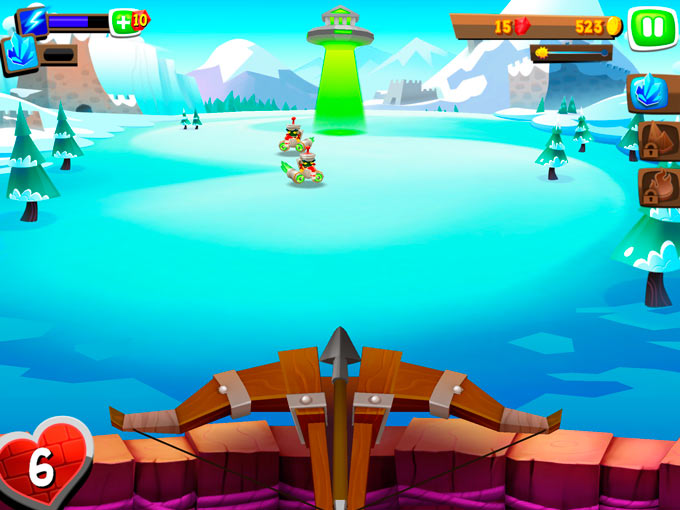This screenshot has height=510, width=680.
Task: Select the ice crystal icon under the lightning
Action: coord(18,53)
